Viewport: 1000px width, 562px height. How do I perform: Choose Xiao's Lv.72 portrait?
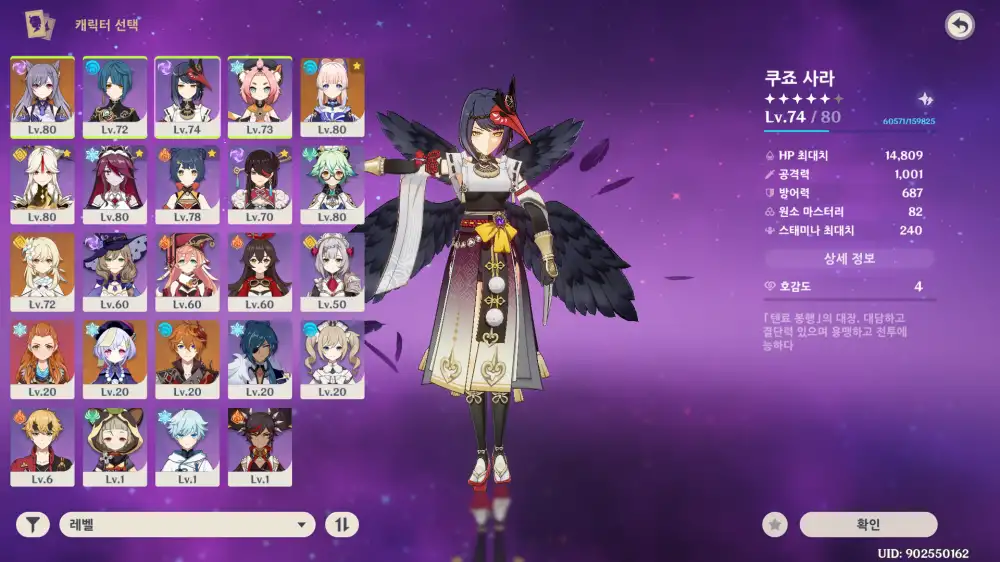pos(115,95)
